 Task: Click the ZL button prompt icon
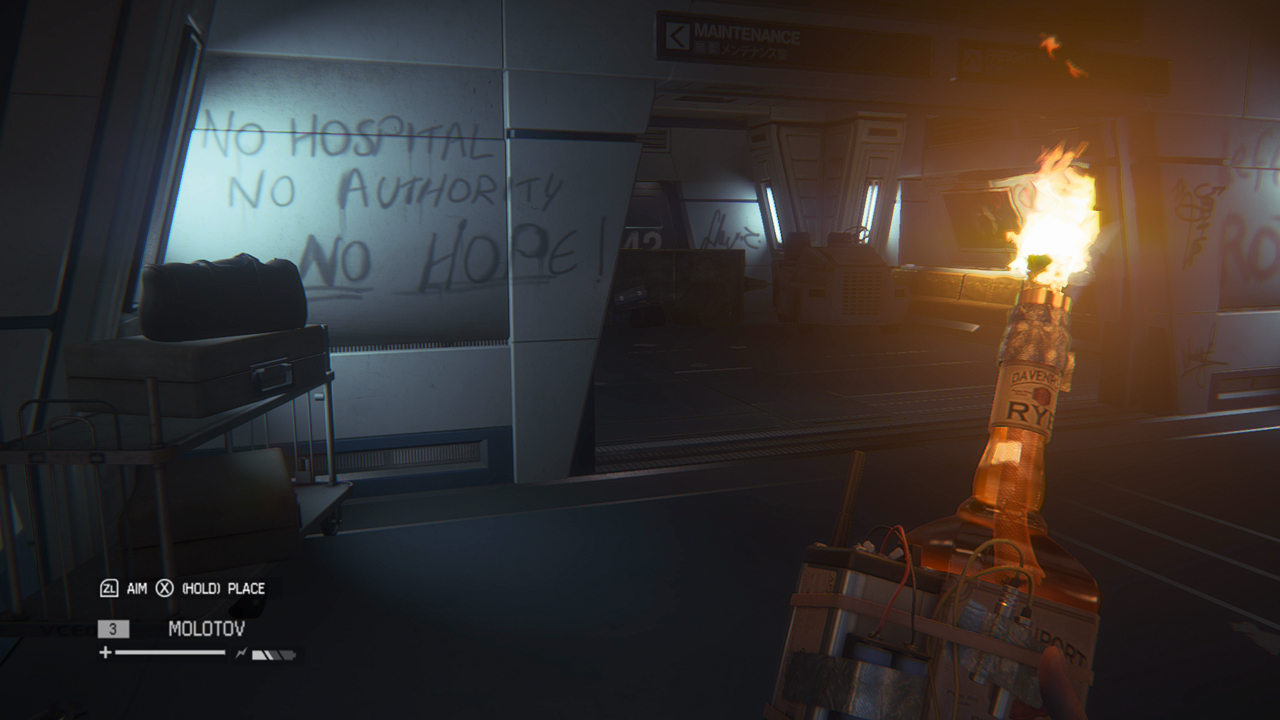[x=110, y=588]
